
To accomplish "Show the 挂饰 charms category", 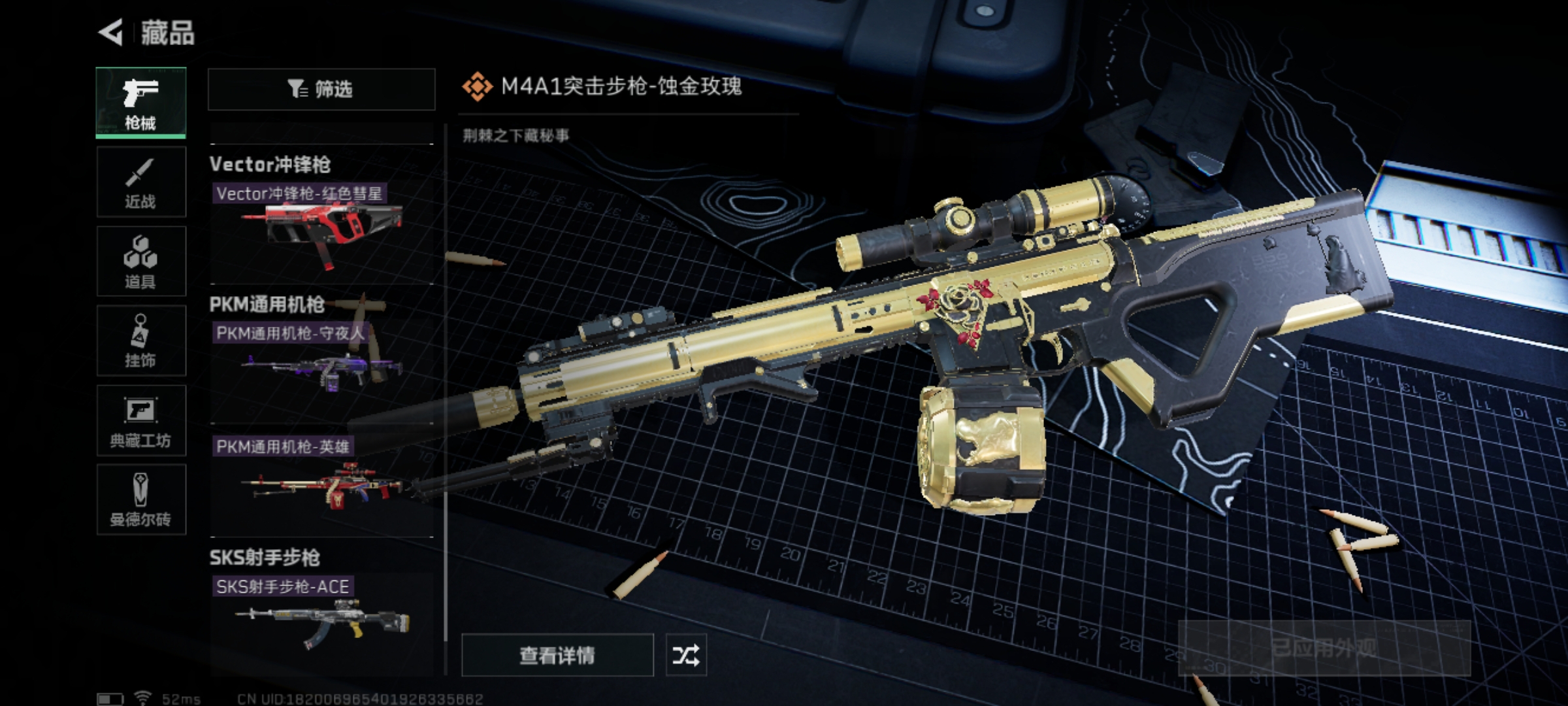I will (141, 341).
